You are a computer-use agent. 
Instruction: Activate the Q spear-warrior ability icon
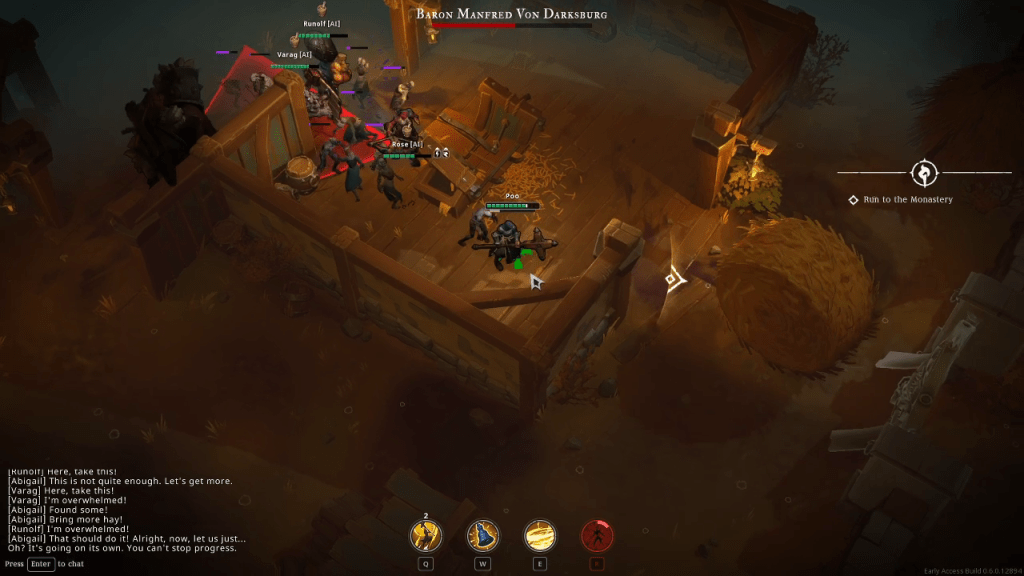tap(426, 536)
